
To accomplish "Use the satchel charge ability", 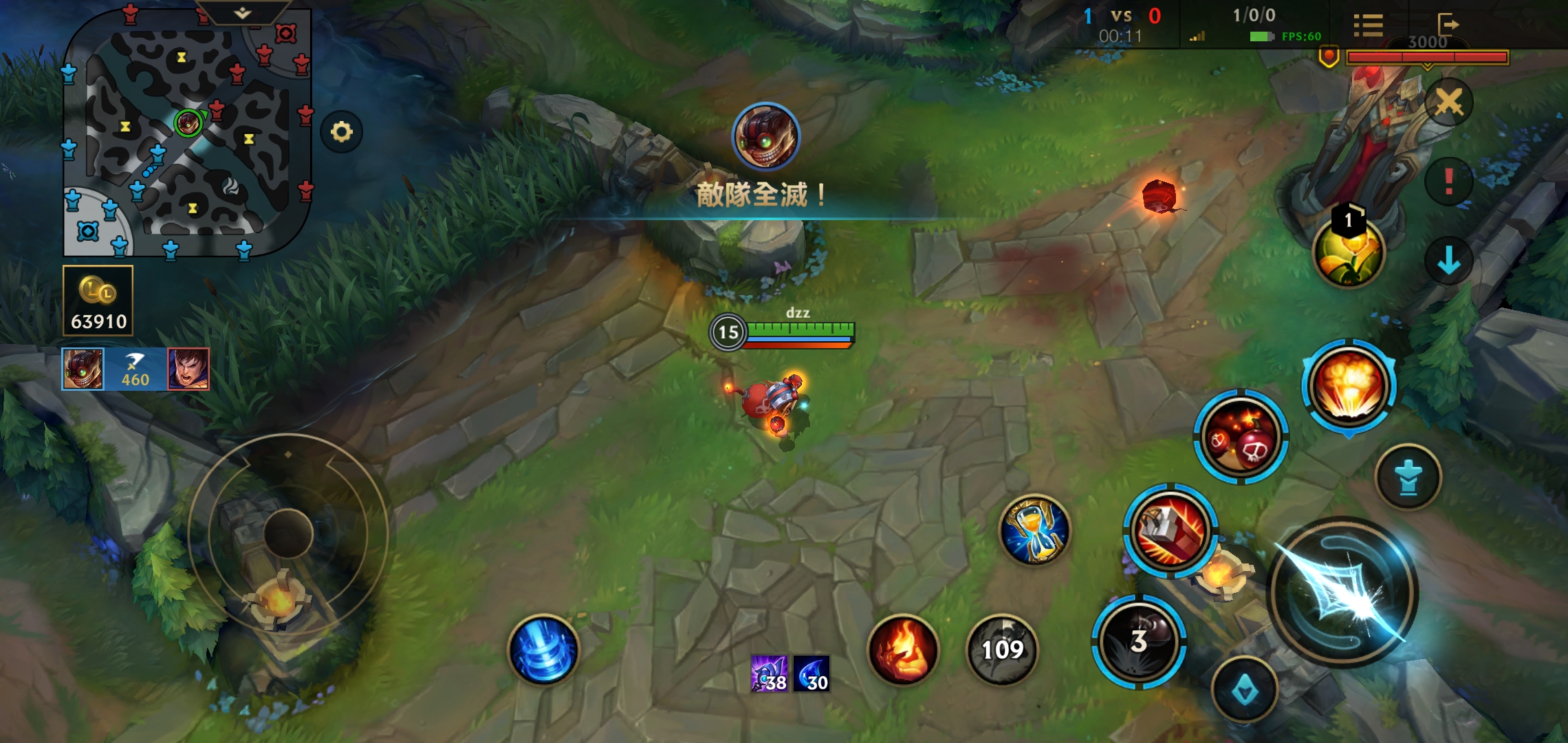I will (1170, 530).
